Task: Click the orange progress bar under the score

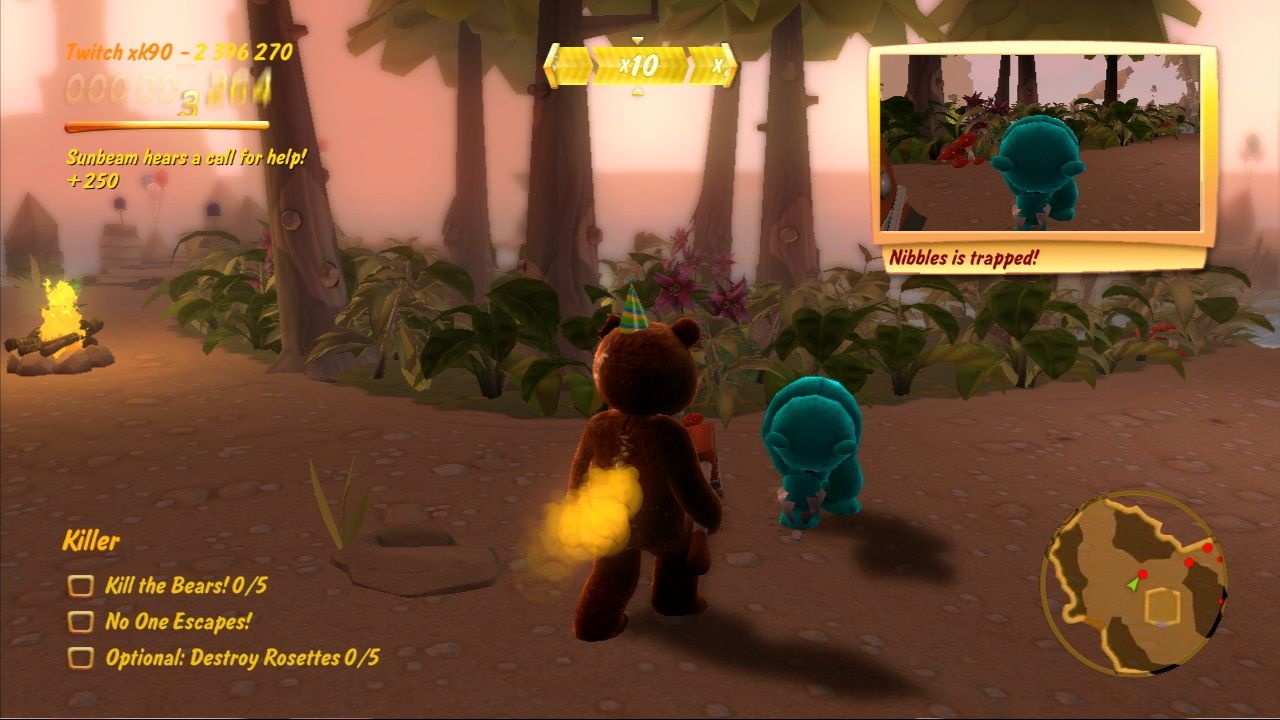Action: tap(167, 127)
